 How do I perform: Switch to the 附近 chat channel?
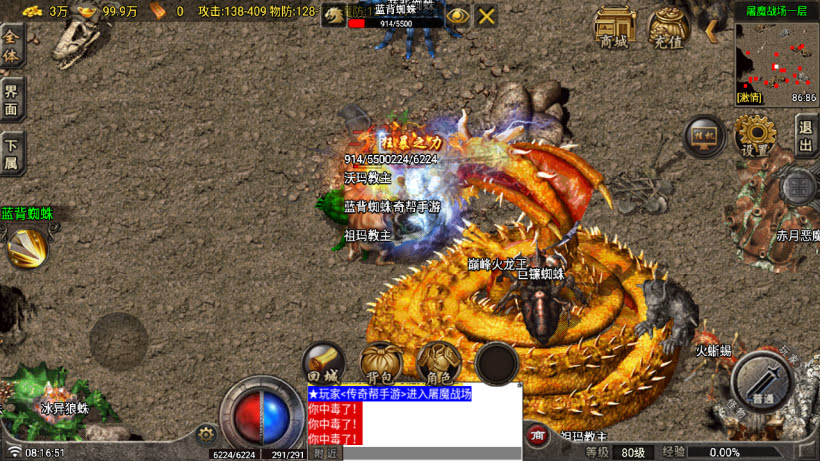coord(324,453)
